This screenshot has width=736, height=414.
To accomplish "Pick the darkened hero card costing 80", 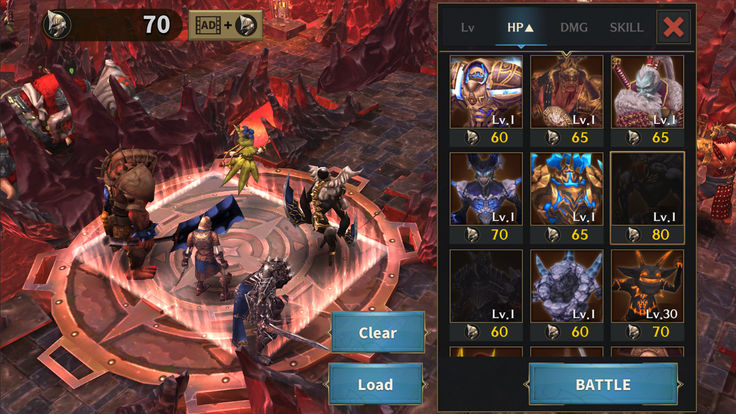I will click(x=647, y=189).
